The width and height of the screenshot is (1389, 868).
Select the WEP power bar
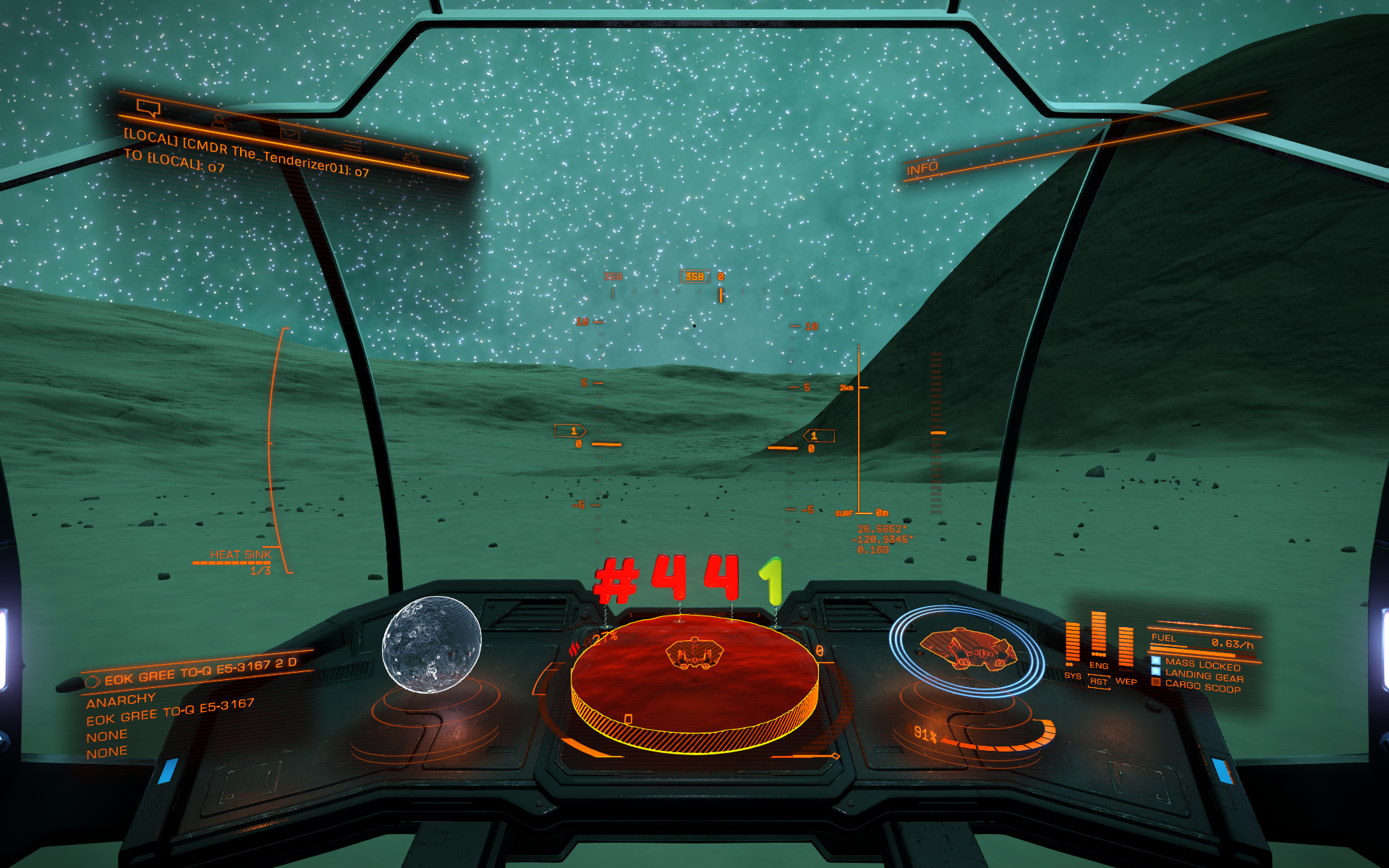coord(1126,646)
